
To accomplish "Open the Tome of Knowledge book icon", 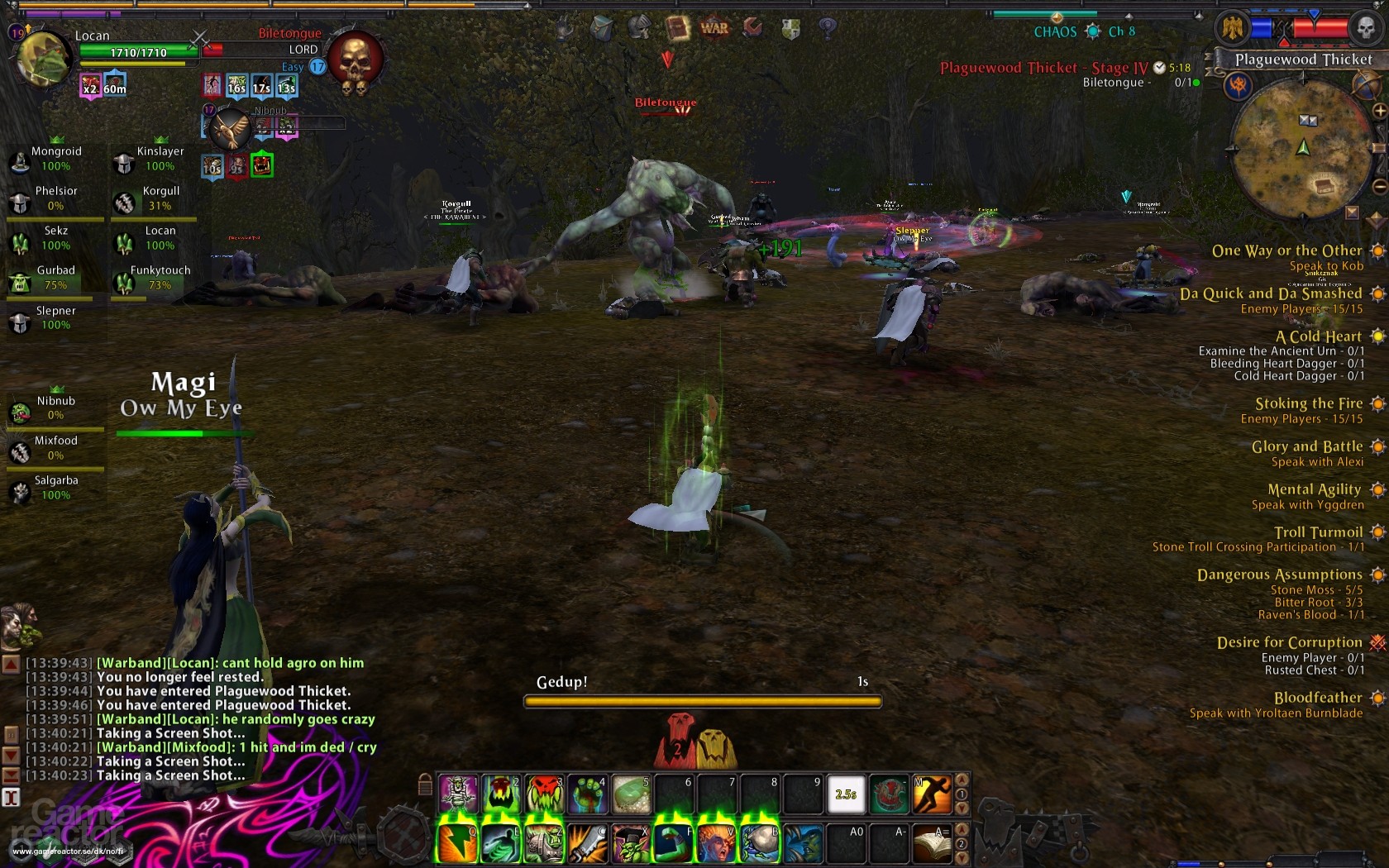I will point(678,26).
